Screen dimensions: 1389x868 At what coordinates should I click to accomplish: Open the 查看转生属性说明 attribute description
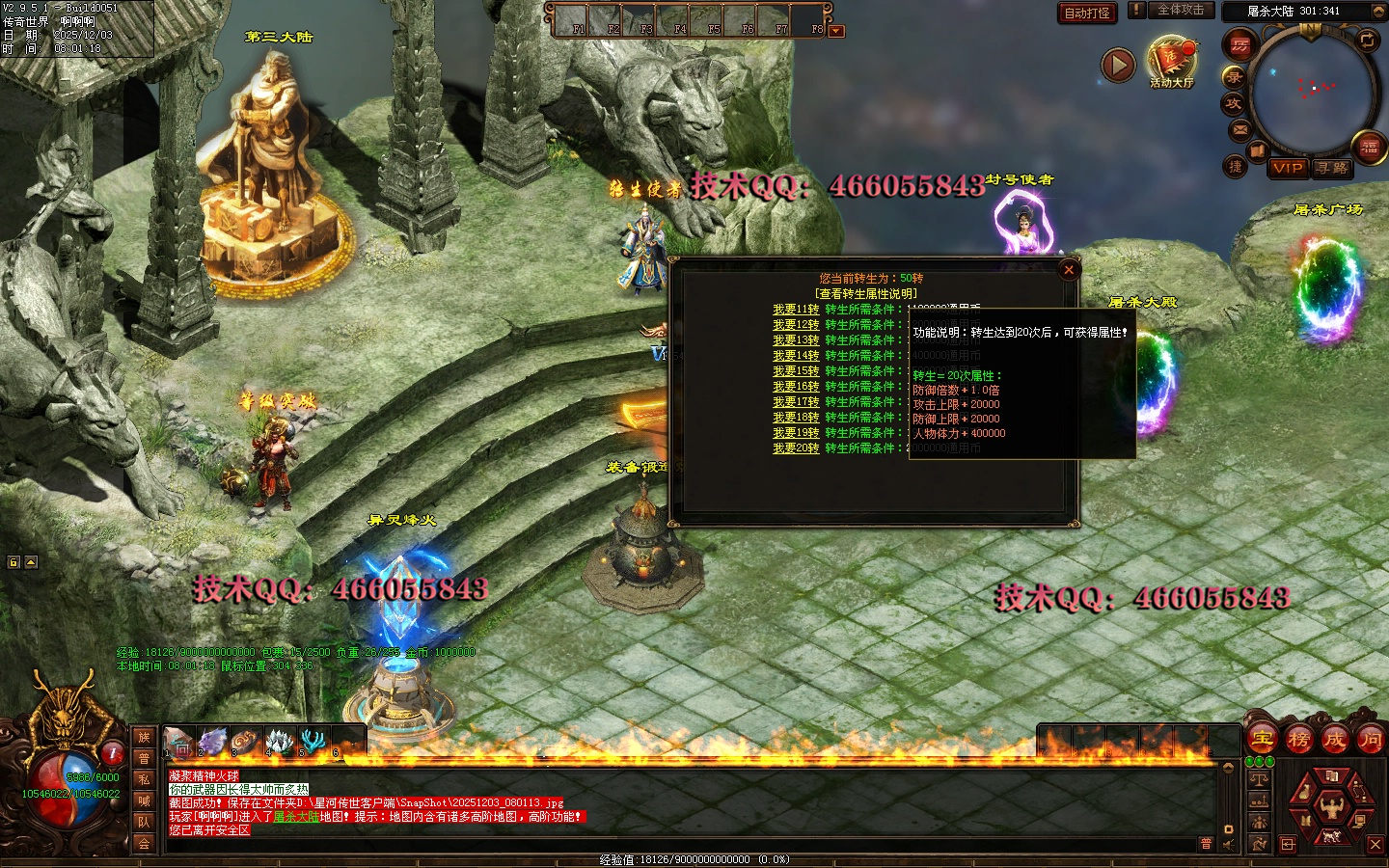866,293
